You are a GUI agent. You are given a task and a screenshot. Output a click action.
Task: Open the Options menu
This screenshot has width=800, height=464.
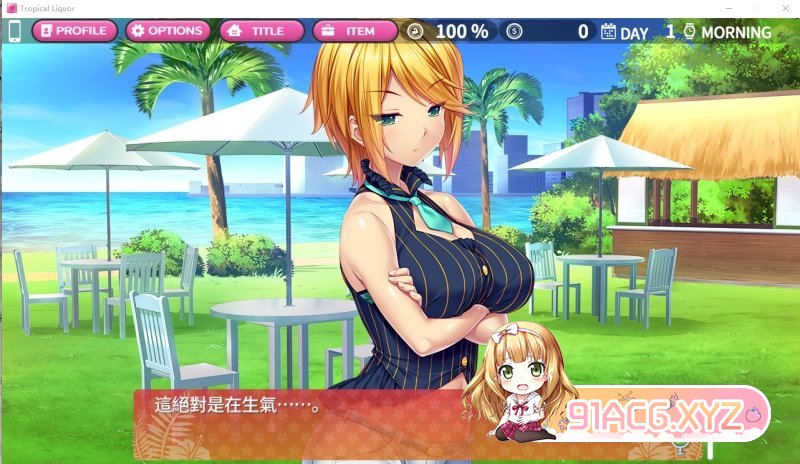click(x=166, y=31)
